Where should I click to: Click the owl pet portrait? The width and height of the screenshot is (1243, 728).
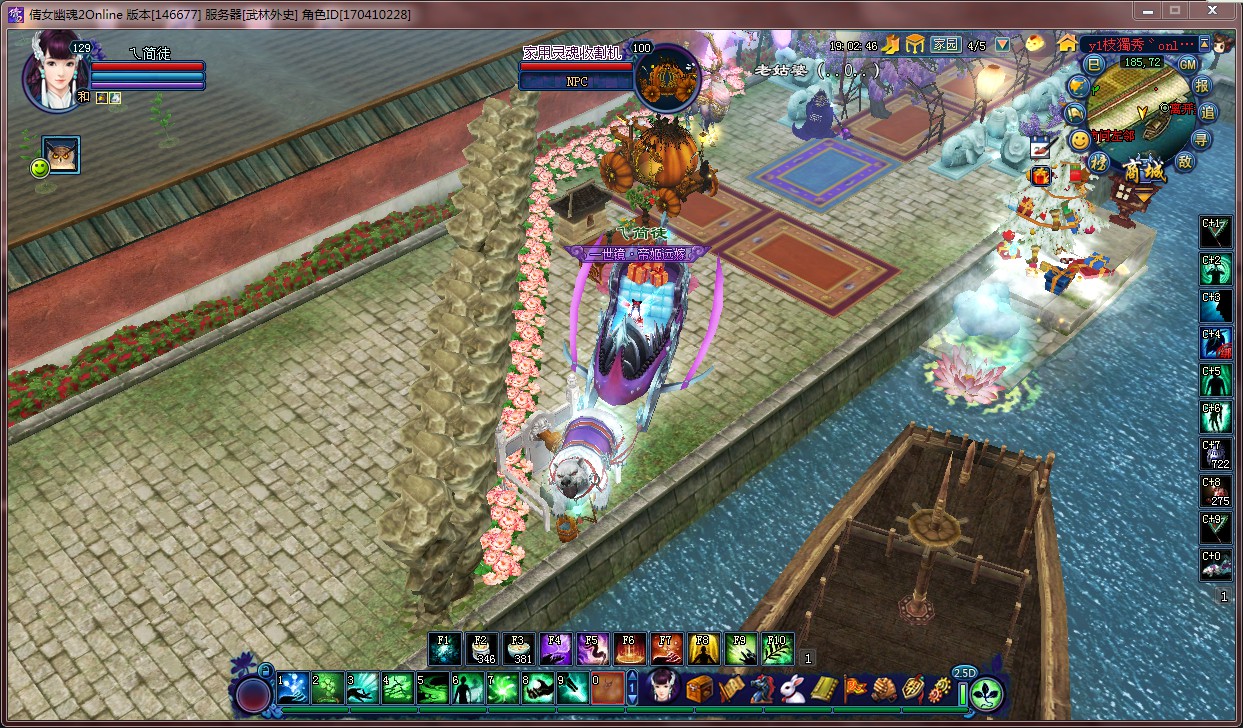(x=61, y=155)
